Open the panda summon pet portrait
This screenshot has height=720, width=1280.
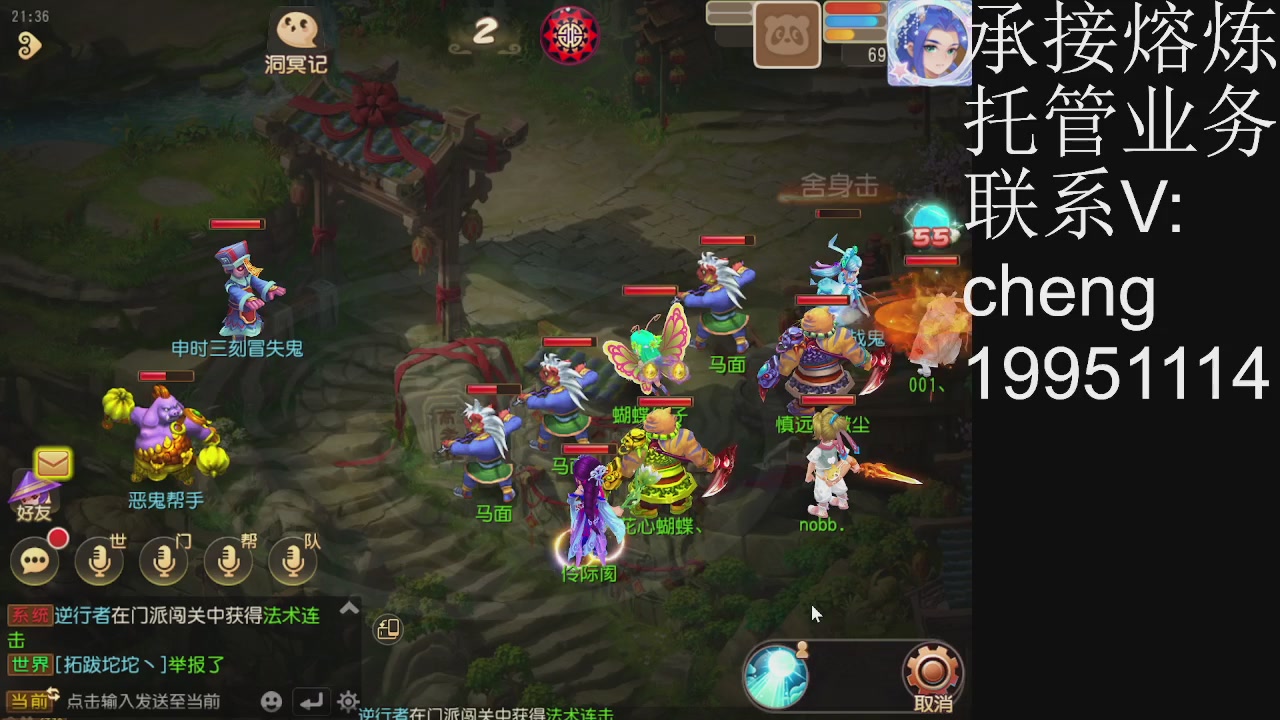pyautogui.click(x=787, y=33)
